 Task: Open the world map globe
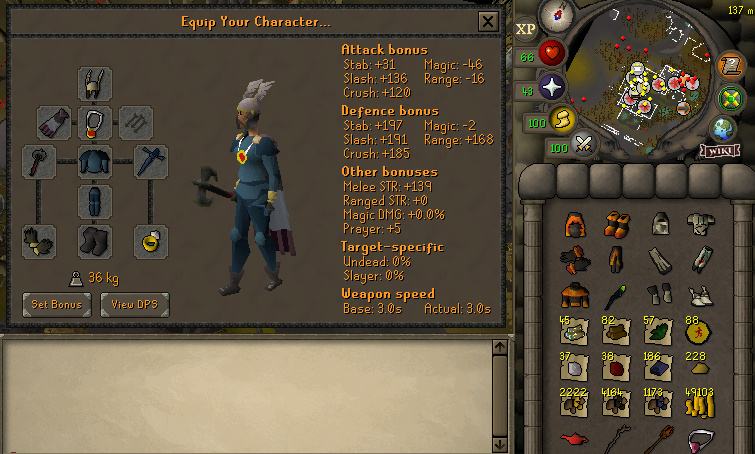[722, 129]
